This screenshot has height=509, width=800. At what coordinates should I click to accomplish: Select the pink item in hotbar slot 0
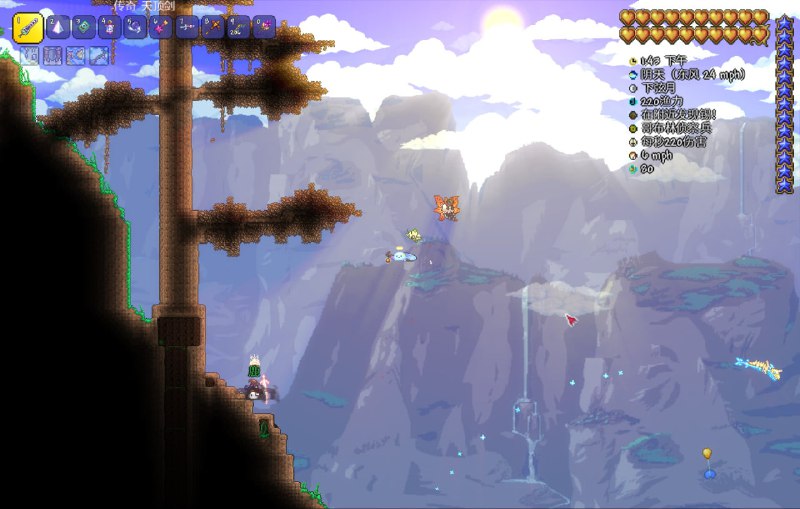coord(264,27)
